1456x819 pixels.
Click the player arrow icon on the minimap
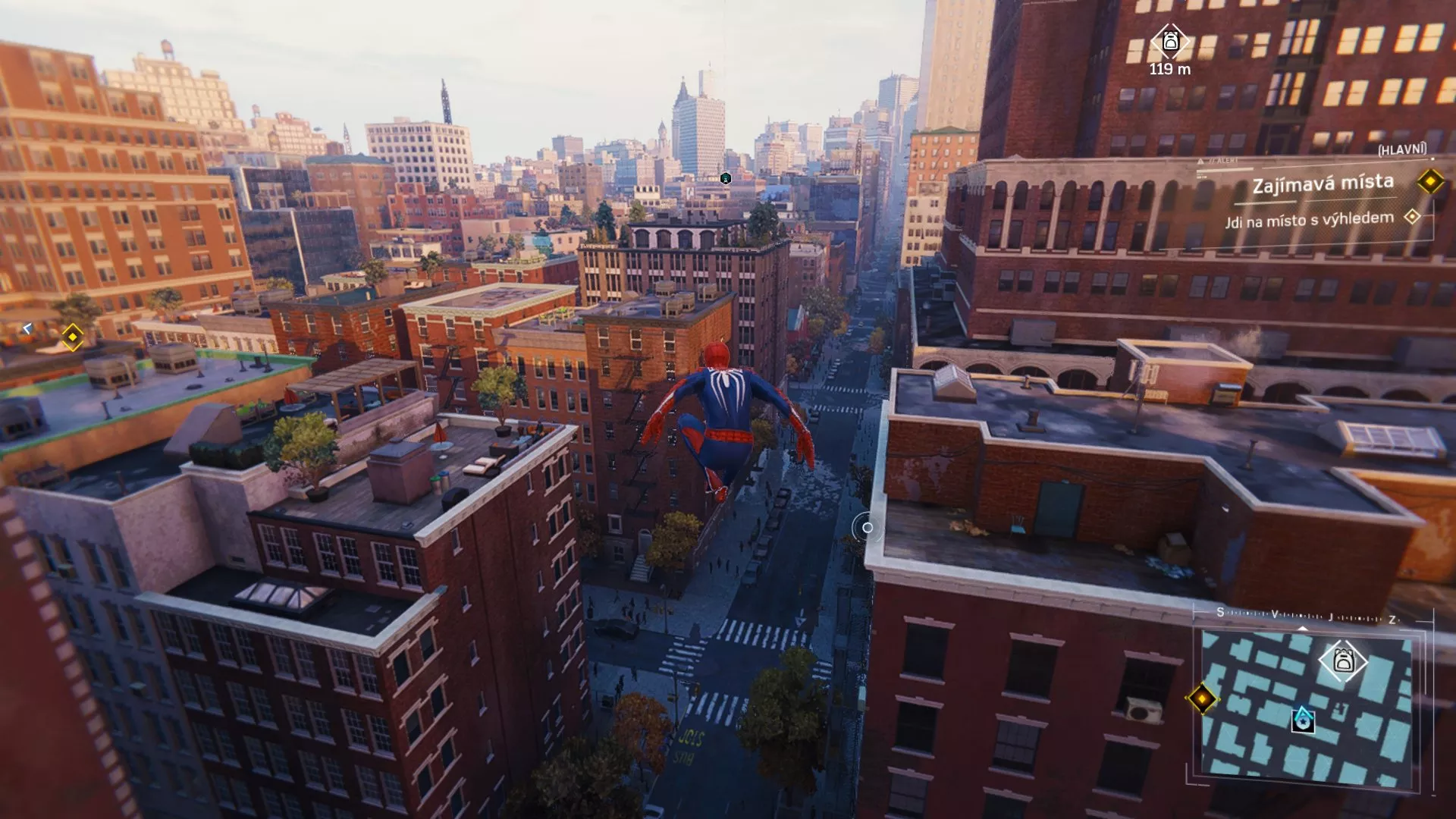tap(1302, 720)
